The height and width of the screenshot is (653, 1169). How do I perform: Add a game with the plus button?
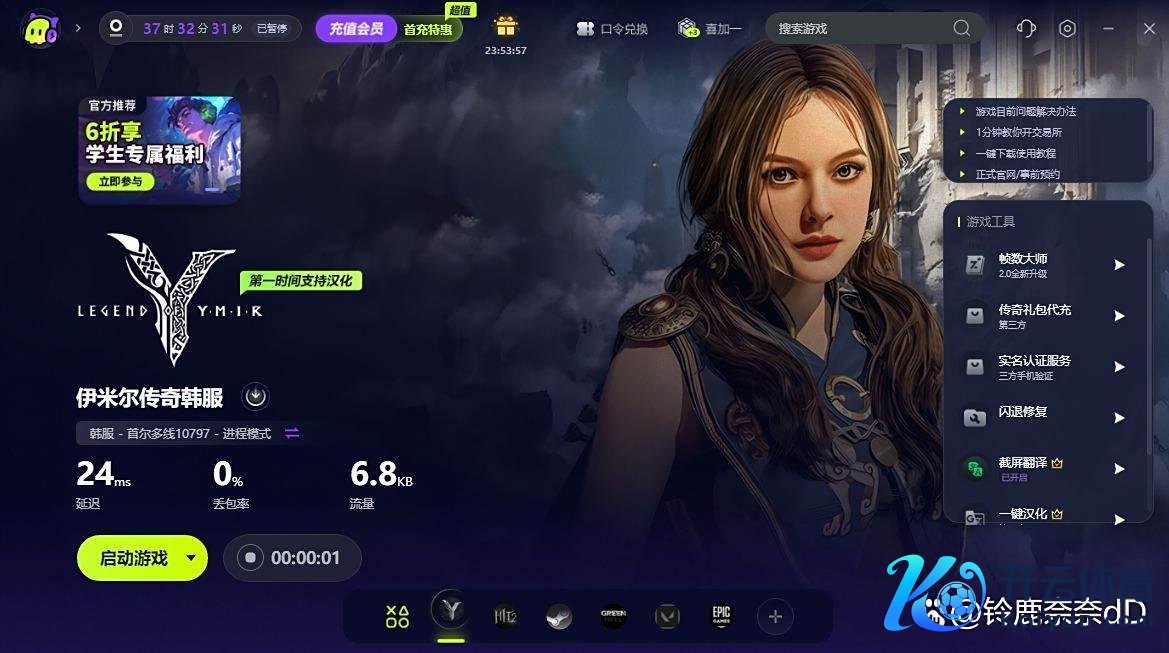[x=775, y=617]
